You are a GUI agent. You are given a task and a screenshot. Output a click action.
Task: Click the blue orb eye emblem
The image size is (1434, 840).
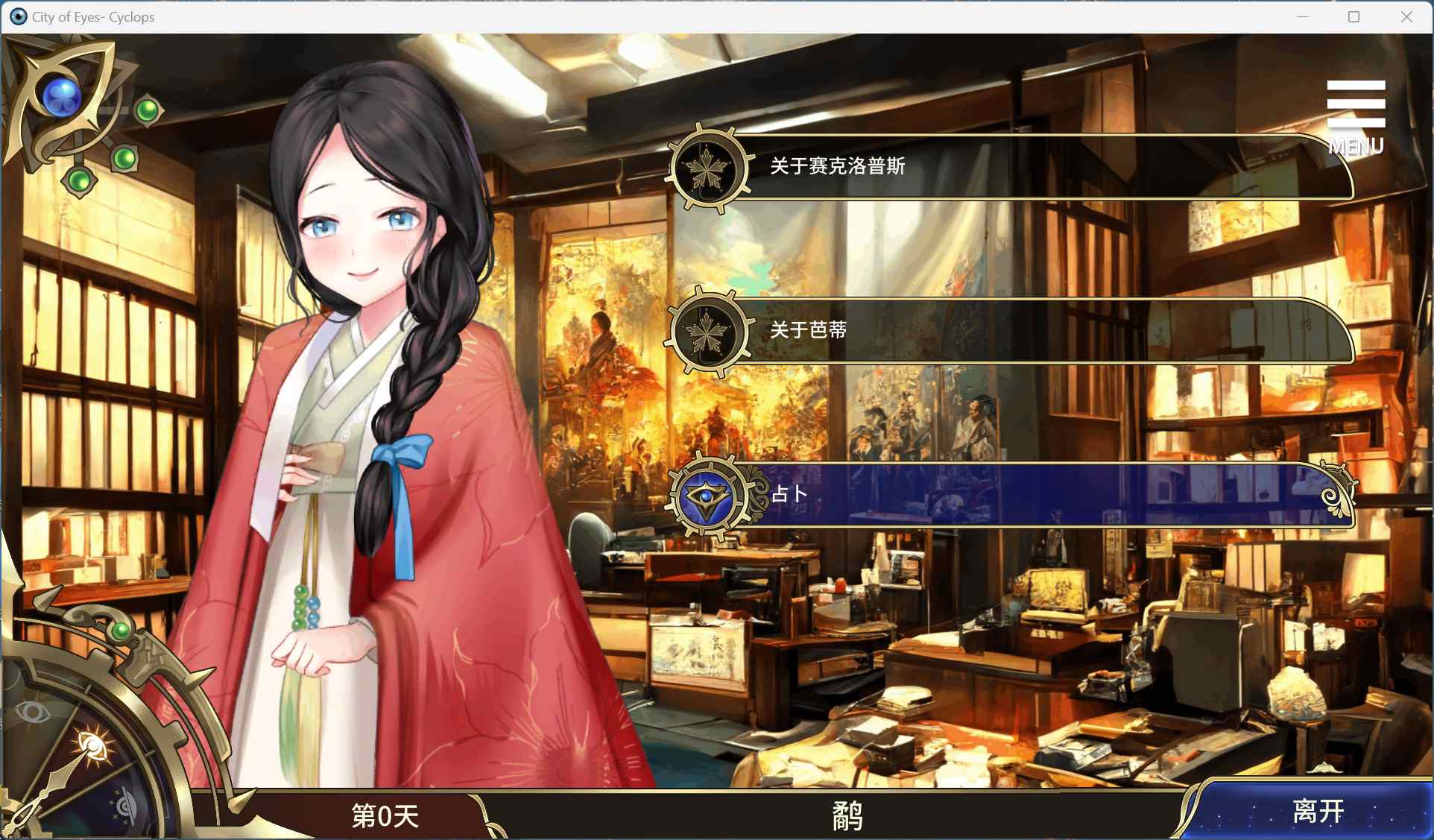pyautogui.click(x=61, y=97)
